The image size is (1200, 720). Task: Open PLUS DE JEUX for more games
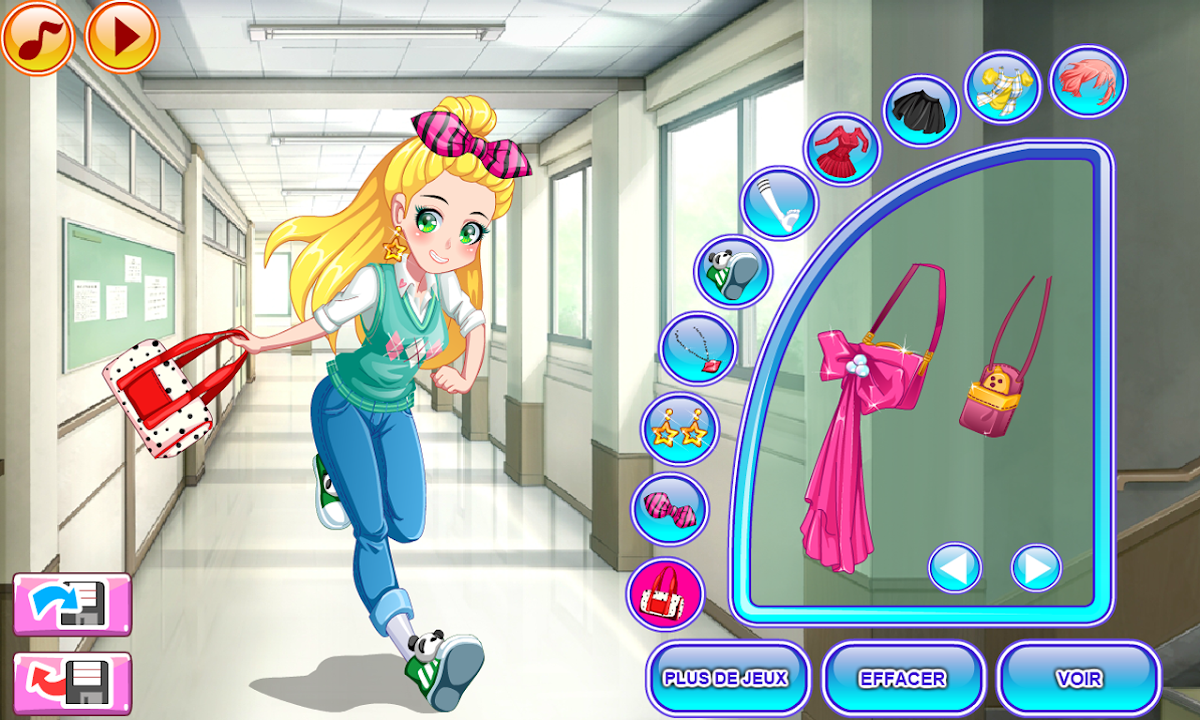[727, 678]
